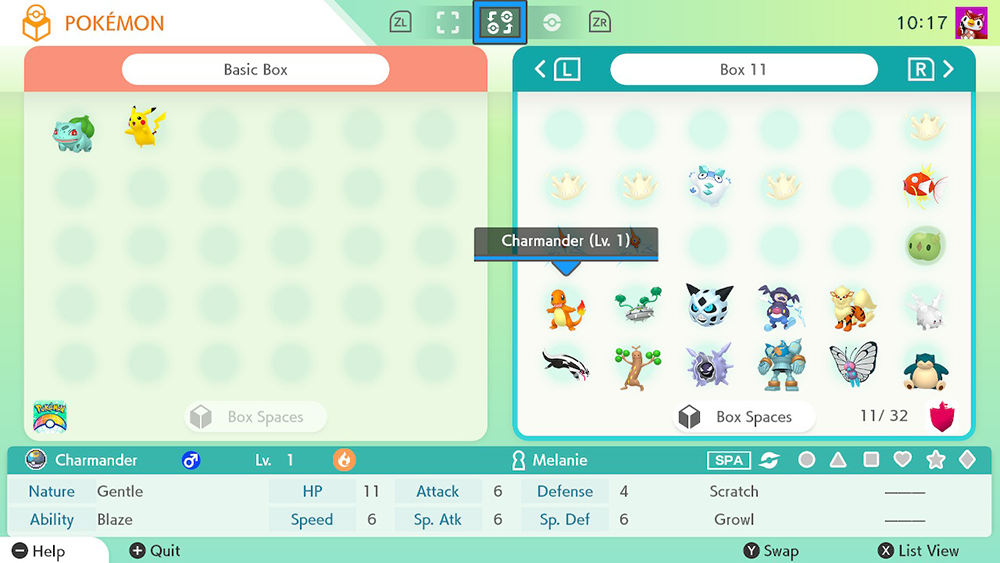This screenshot has width=1000, height=563.
Task: Open the Box 11 name selector
Action: [x=743, y=70]
